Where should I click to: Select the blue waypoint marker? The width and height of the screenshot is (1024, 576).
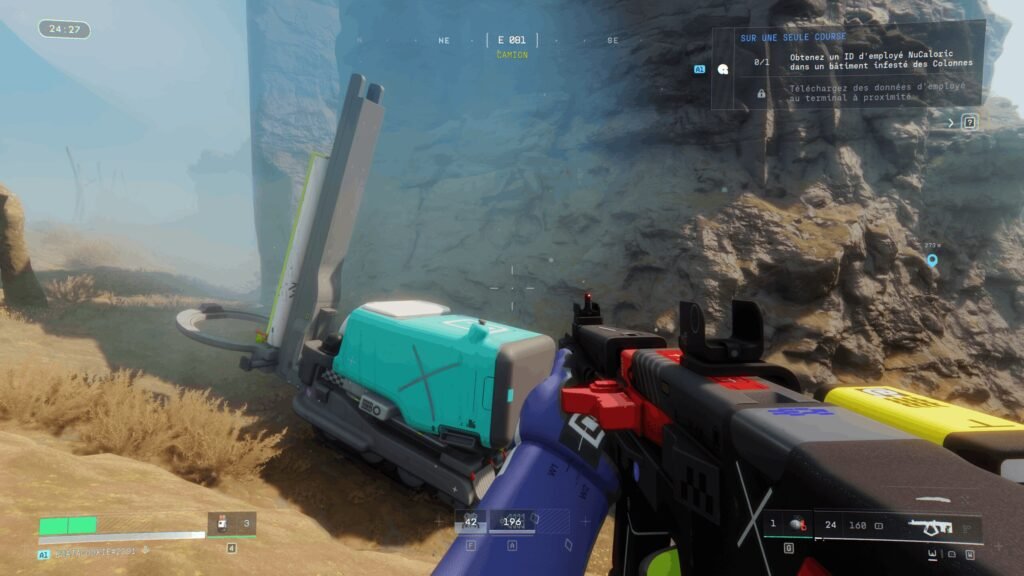click(x=932, y=261)
